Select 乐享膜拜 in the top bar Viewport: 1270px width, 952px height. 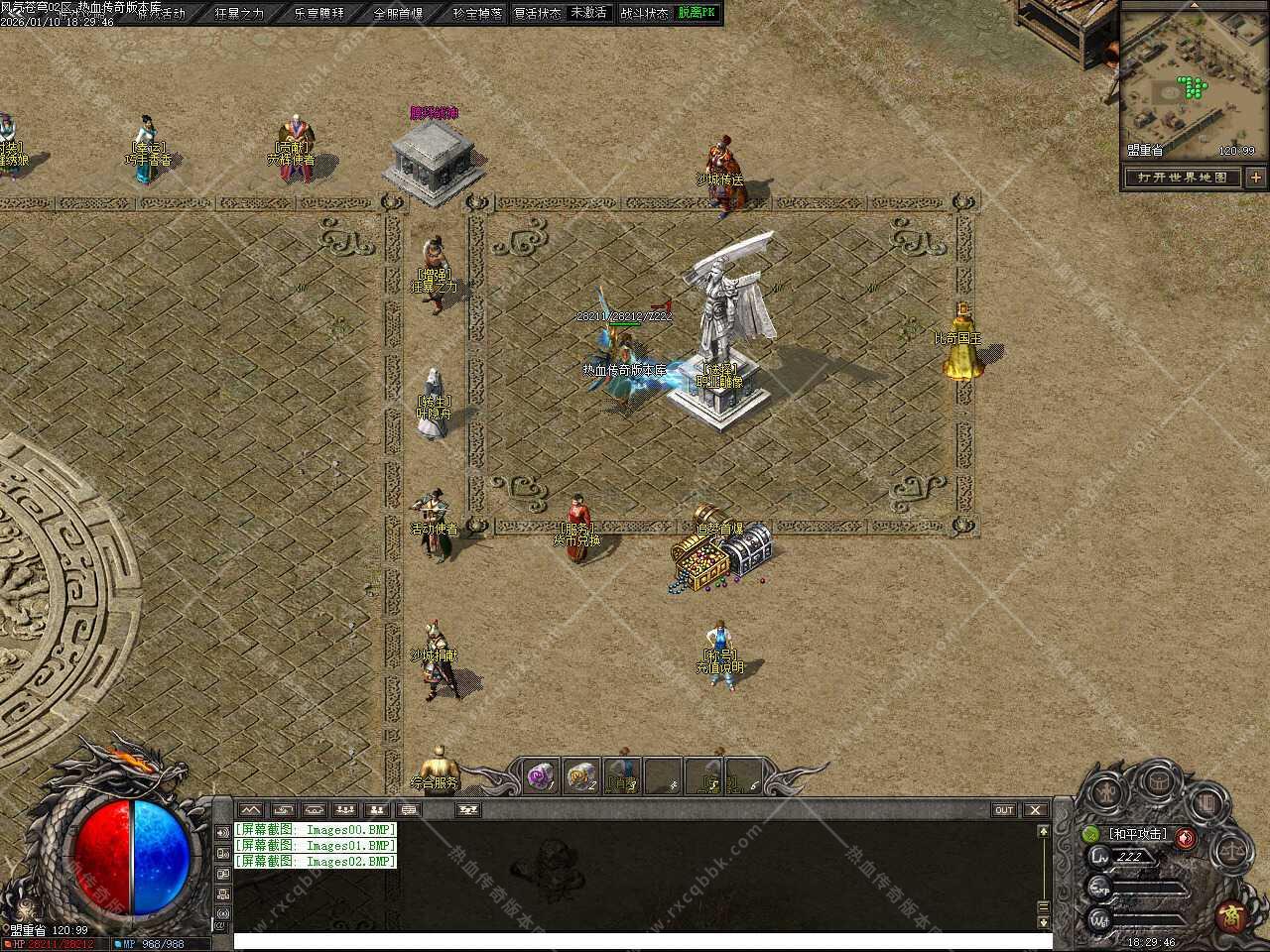[319, 14]
